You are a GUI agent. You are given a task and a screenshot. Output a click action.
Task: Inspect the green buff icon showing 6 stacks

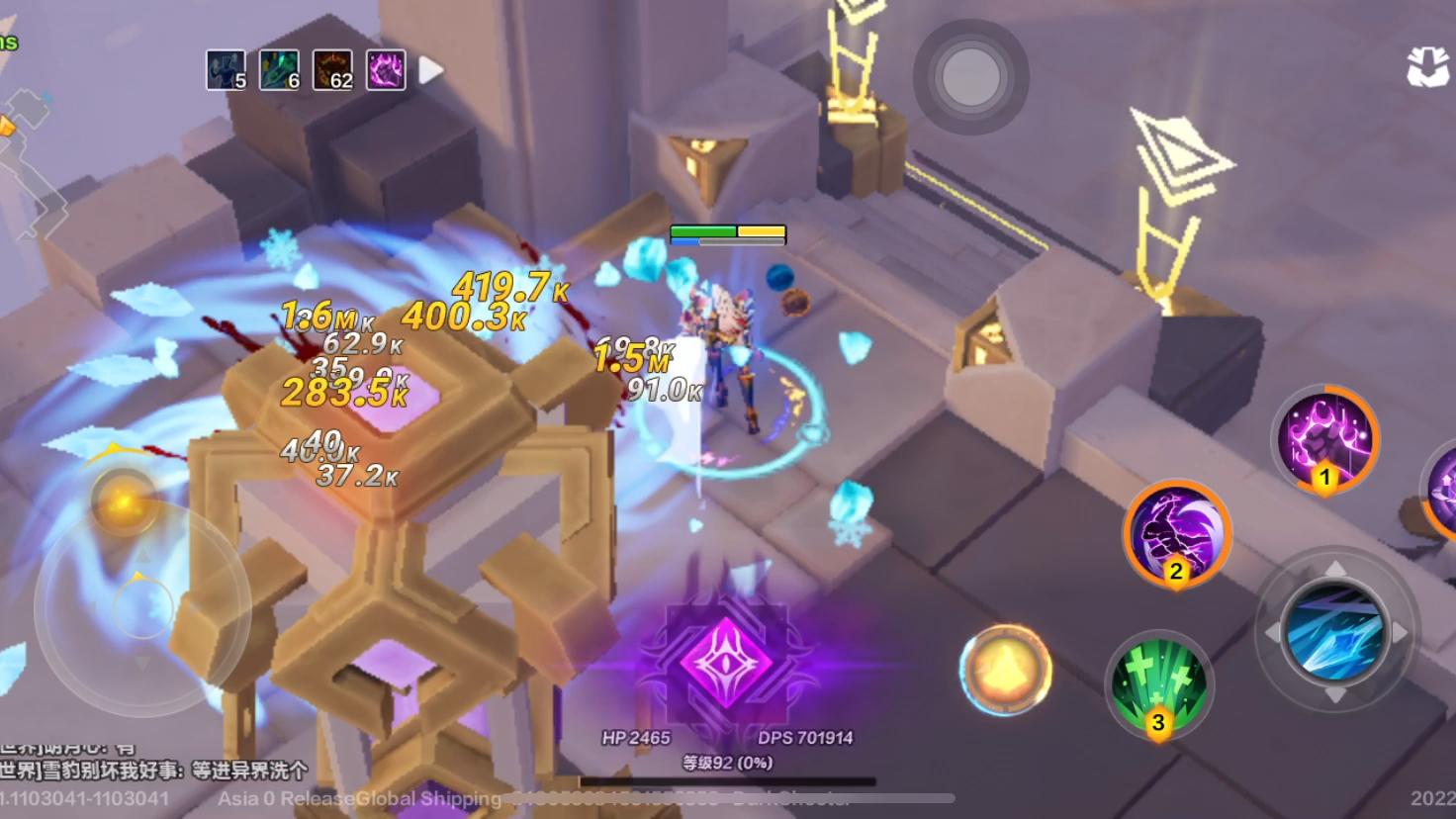tap(279, 70)
